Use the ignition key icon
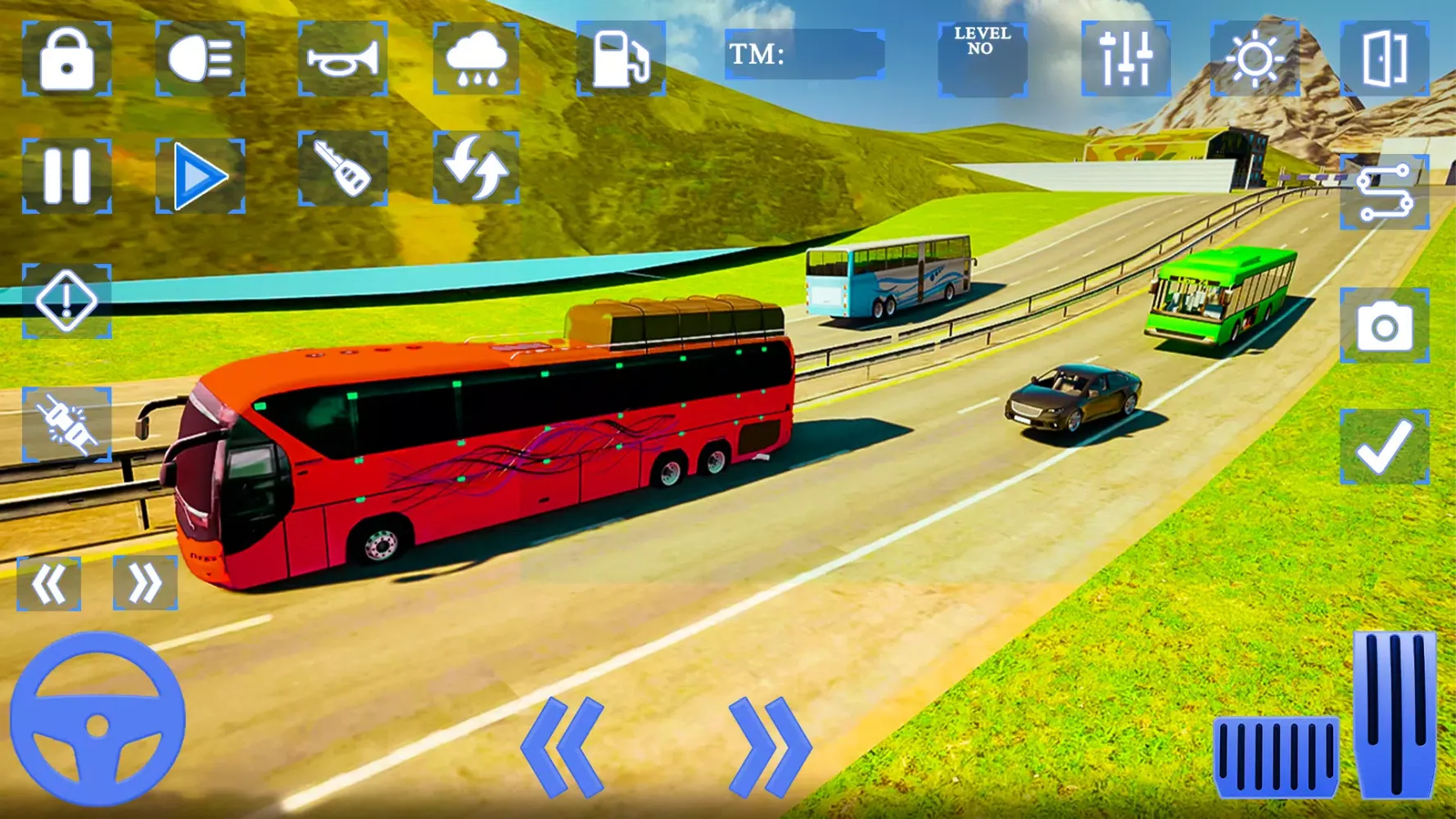 [x=342, y=169]
